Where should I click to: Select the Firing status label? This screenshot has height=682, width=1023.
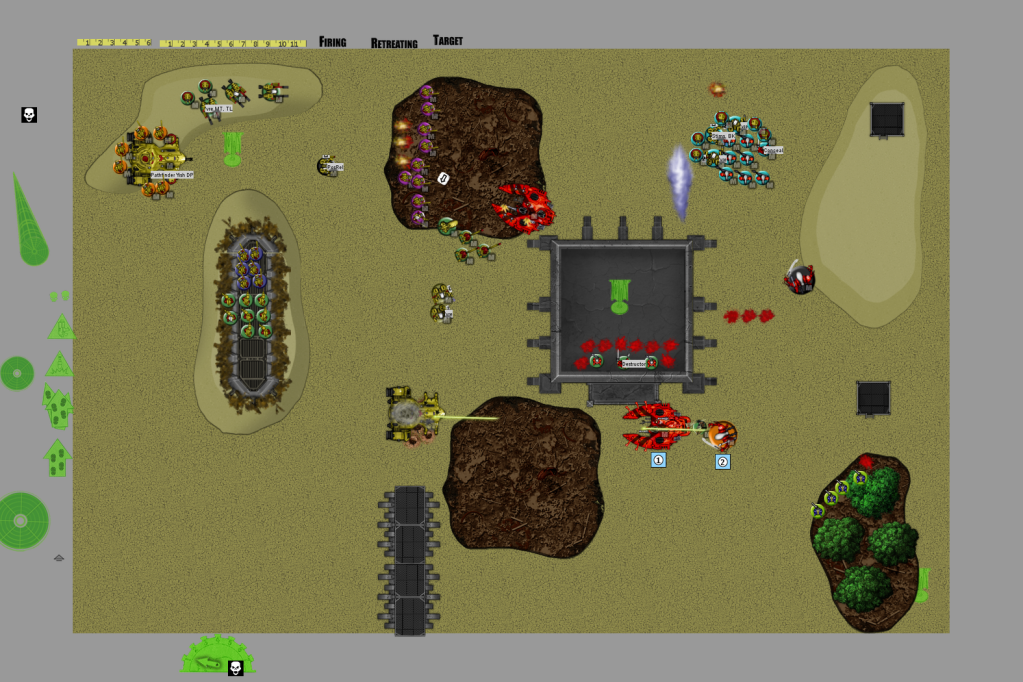coord(332,42)
